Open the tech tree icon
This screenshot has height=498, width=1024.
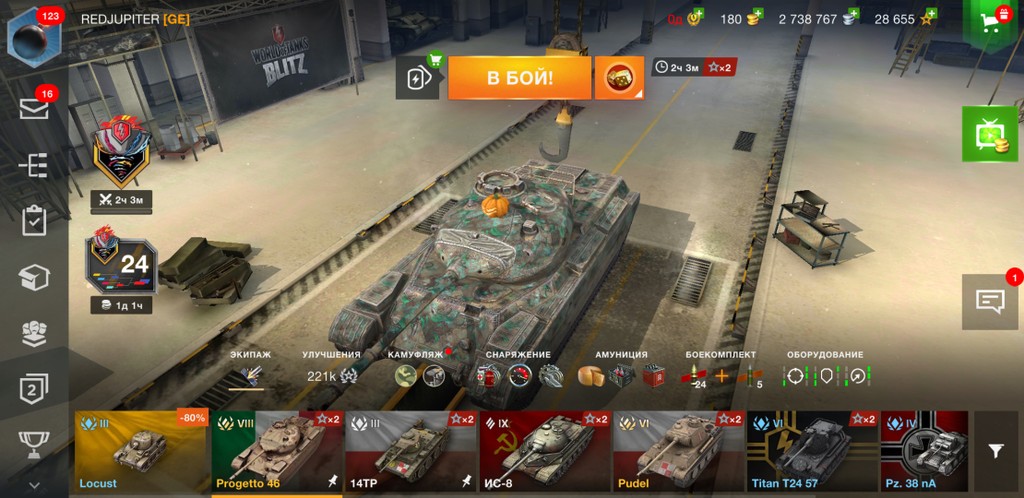coord(34,165)
